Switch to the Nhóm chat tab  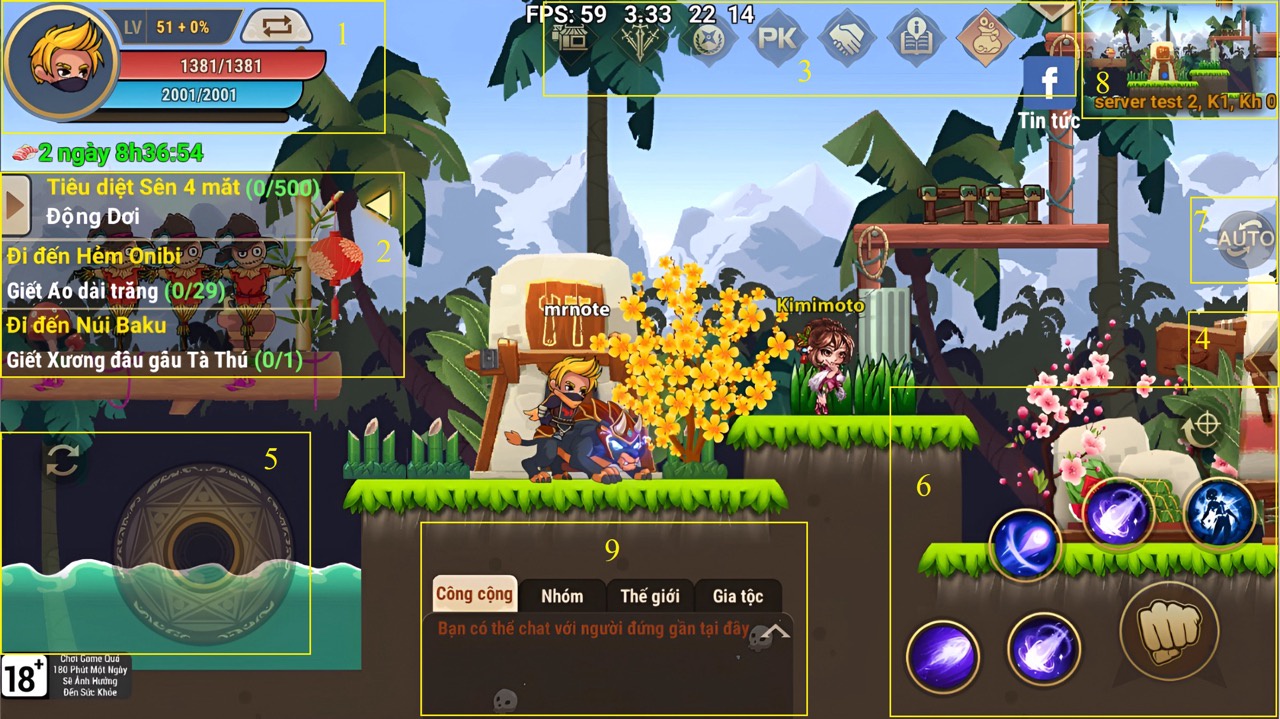coord(562,596)
